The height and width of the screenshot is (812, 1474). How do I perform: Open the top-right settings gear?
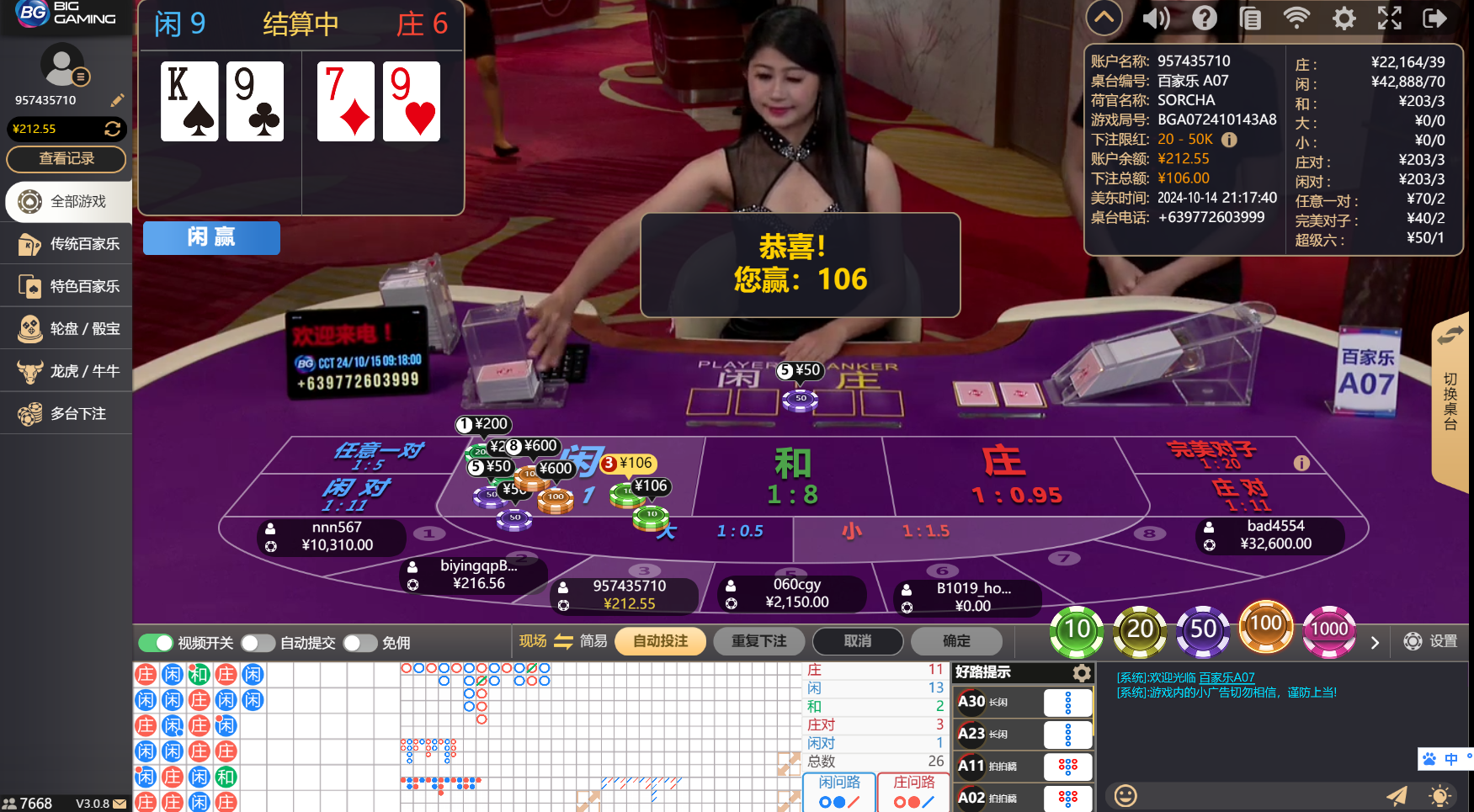point(1344,18)
